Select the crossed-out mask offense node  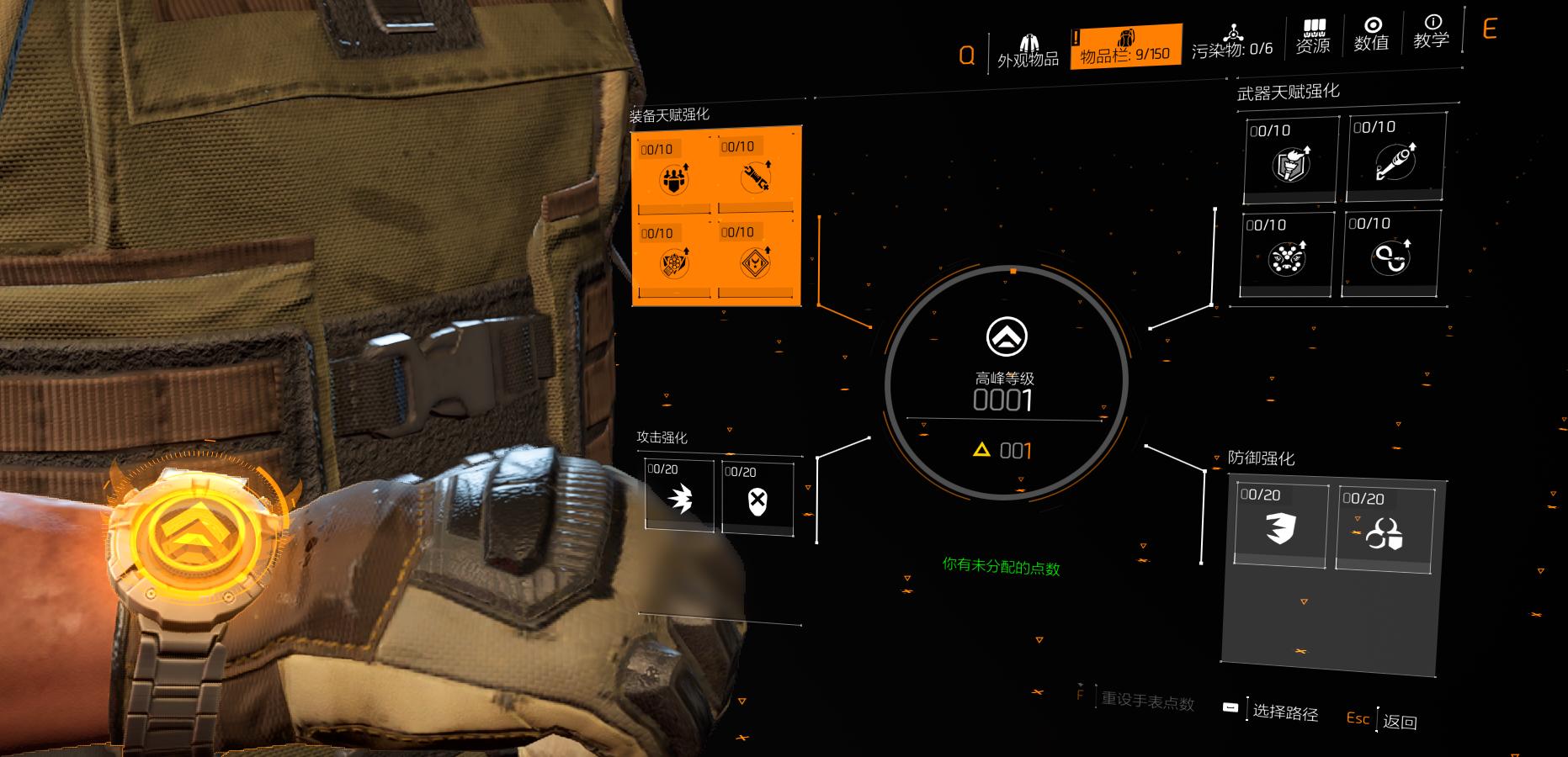coord(757,499)
